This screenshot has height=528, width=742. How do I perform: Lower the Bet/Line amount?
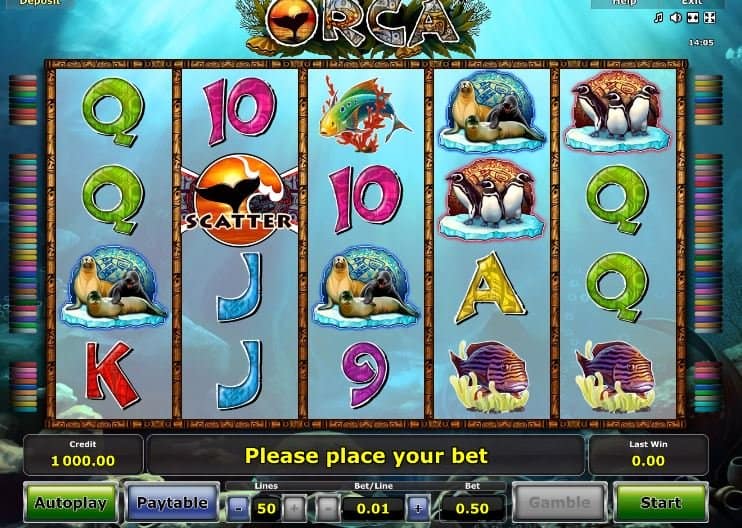[x=329, y=509]
